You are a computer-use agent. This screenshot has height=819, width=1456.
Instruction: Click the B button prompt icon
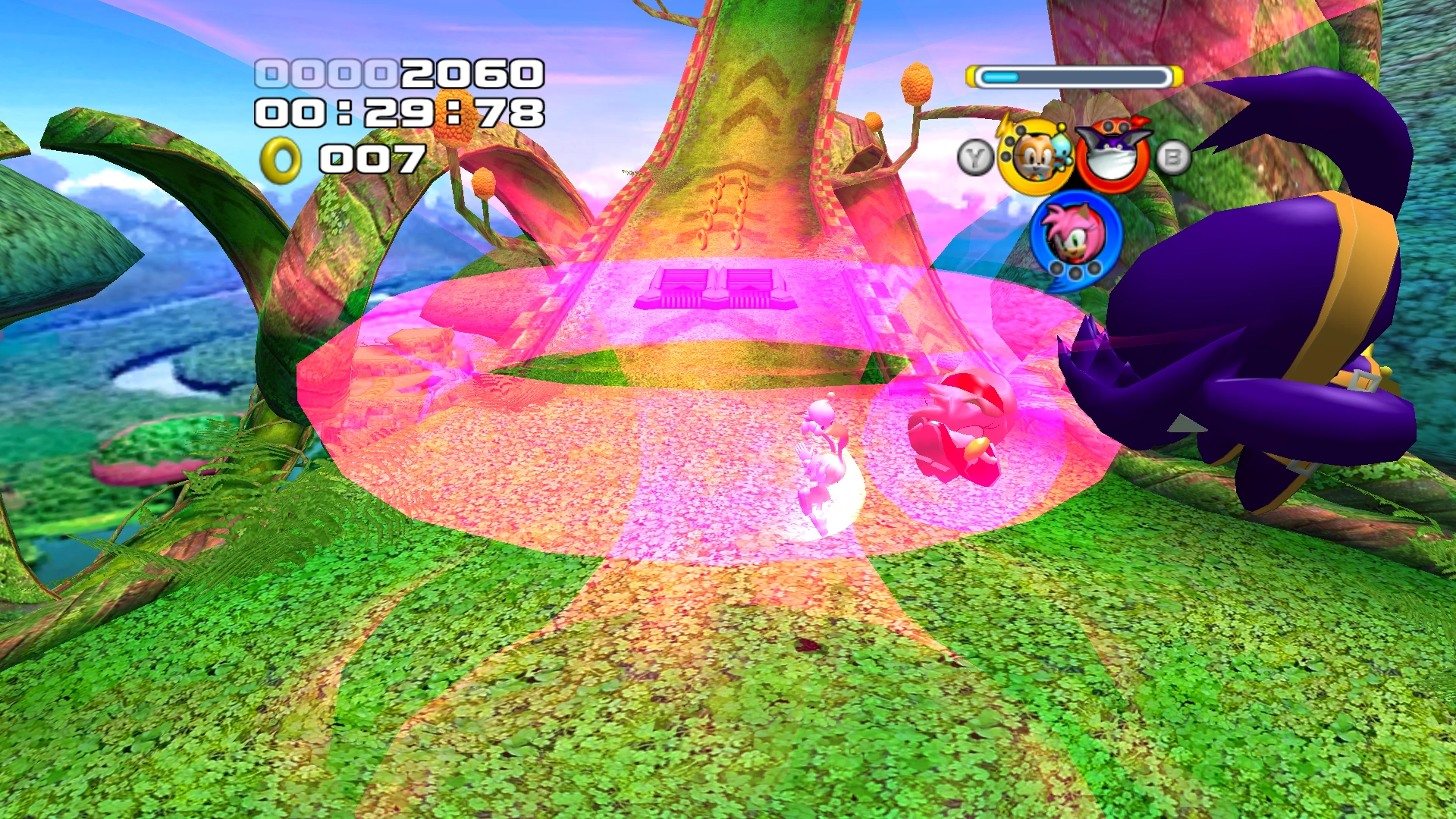pyautogui.click(x=1173, y=155)
